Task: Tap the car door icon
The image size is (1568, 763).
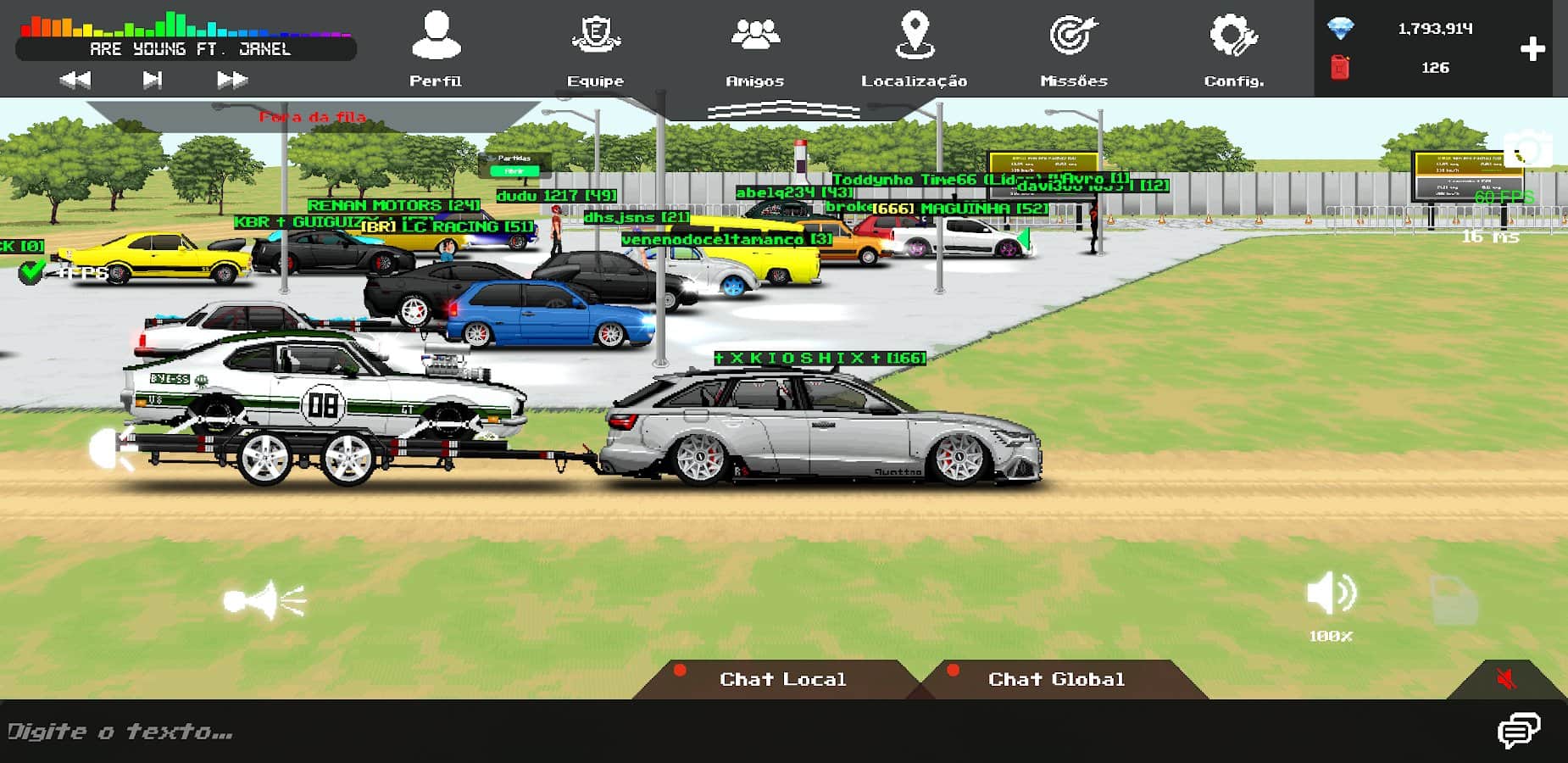Action: pyautogui.click(x=1454, y=600)
